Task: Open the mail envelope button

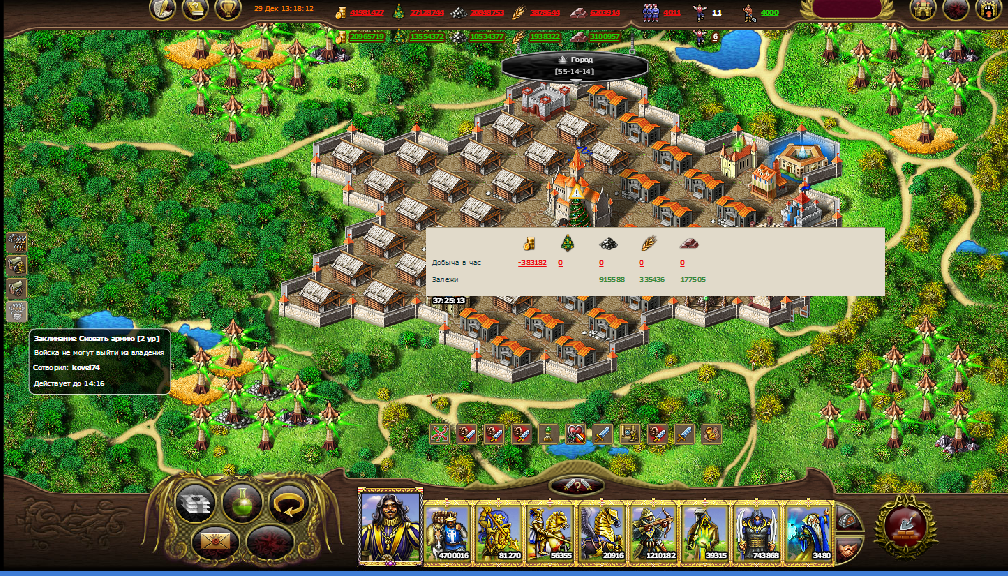Action: (215, 543)
